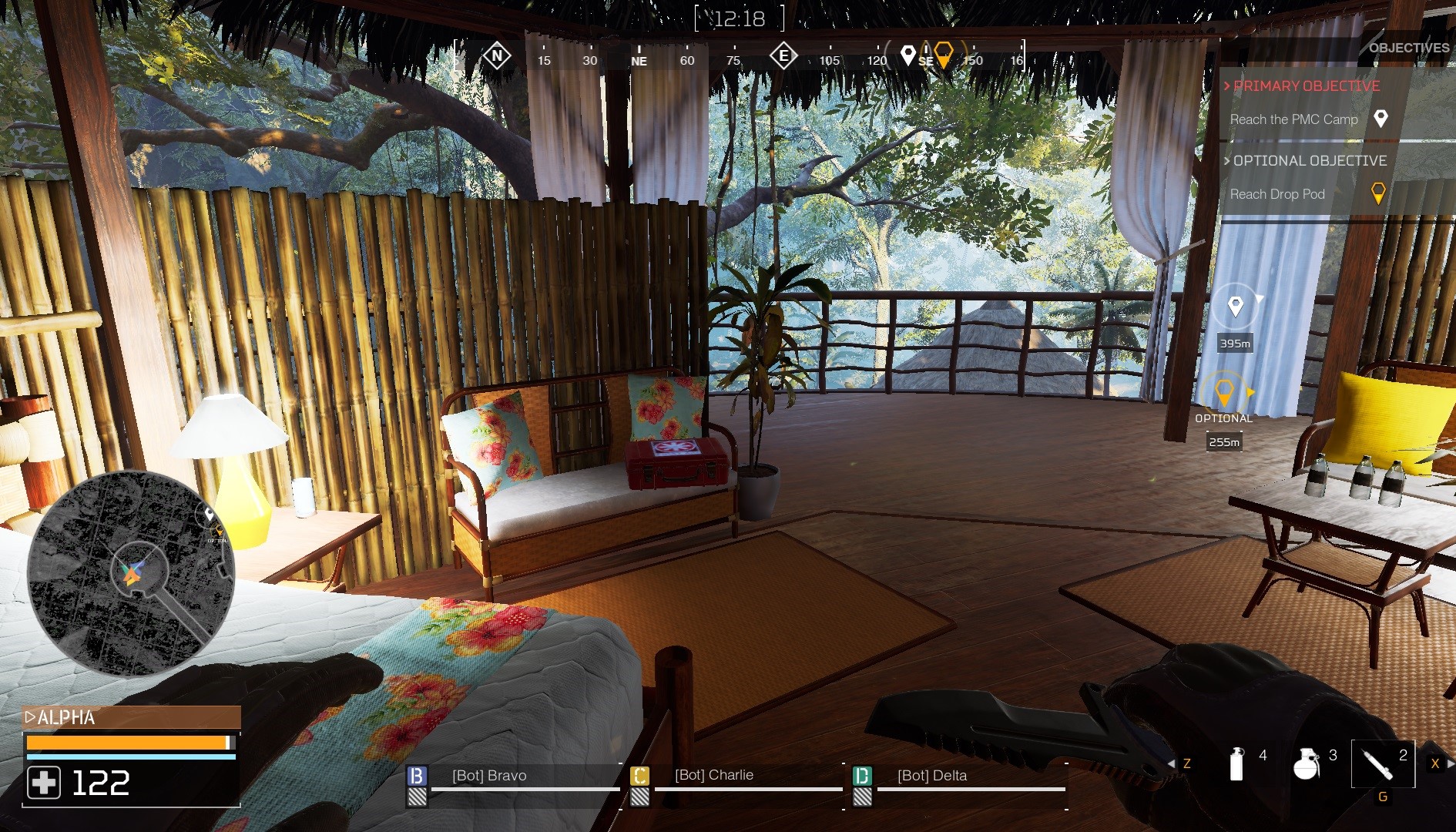The width and height of the screenshot is (1456, 832).
Task: Select the combat knife weapon slot
Action: pyautogui.click(x=1382, y=763)
